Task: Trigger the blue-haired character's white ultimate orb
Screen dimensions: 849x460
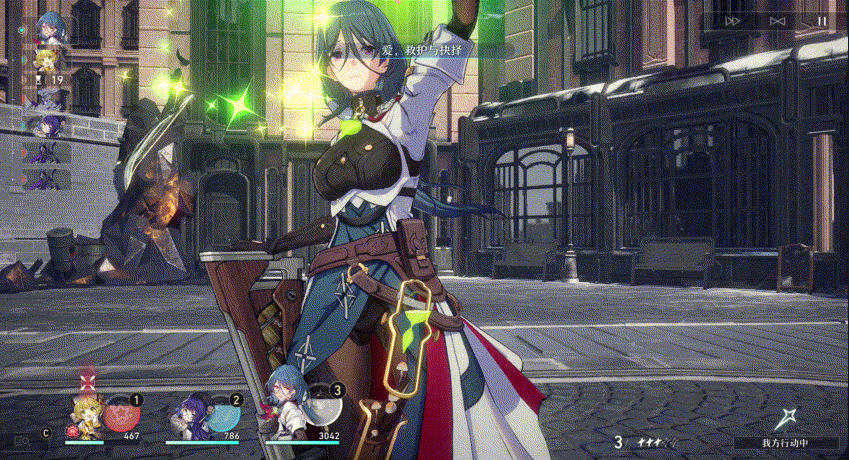Action: click(x=322, y=407)
